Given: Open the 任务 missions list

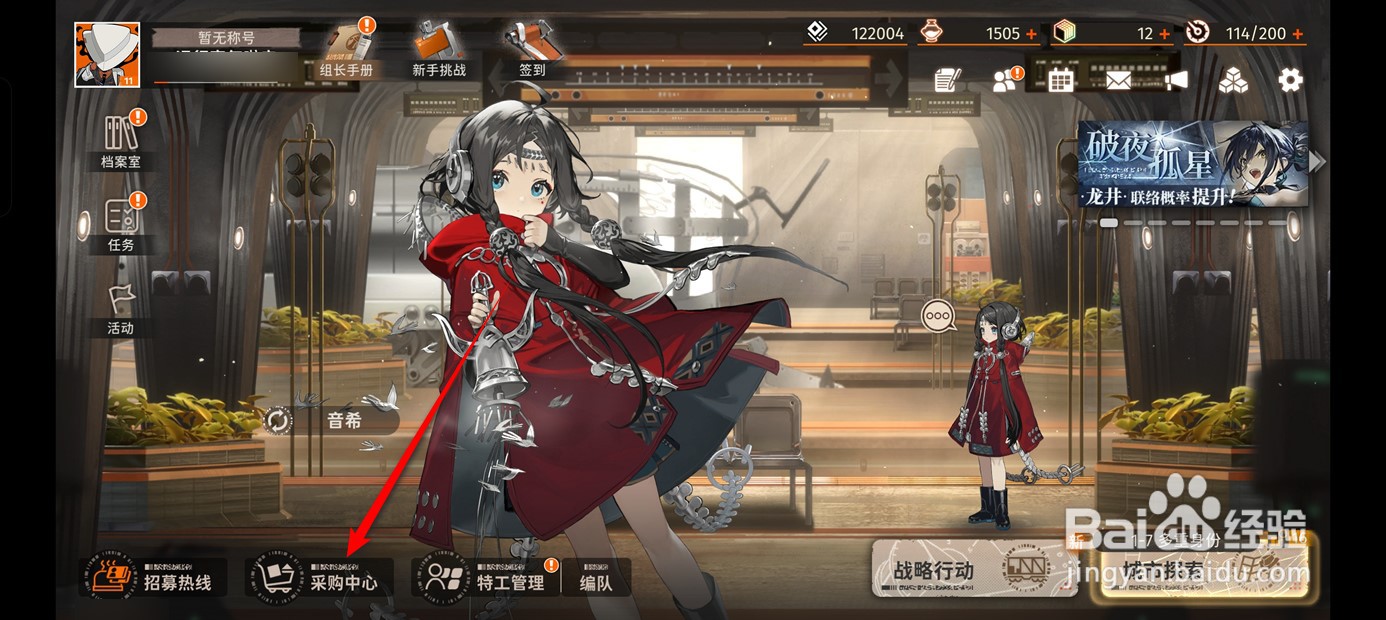Looking at the screenshot, I should (121, 224).
